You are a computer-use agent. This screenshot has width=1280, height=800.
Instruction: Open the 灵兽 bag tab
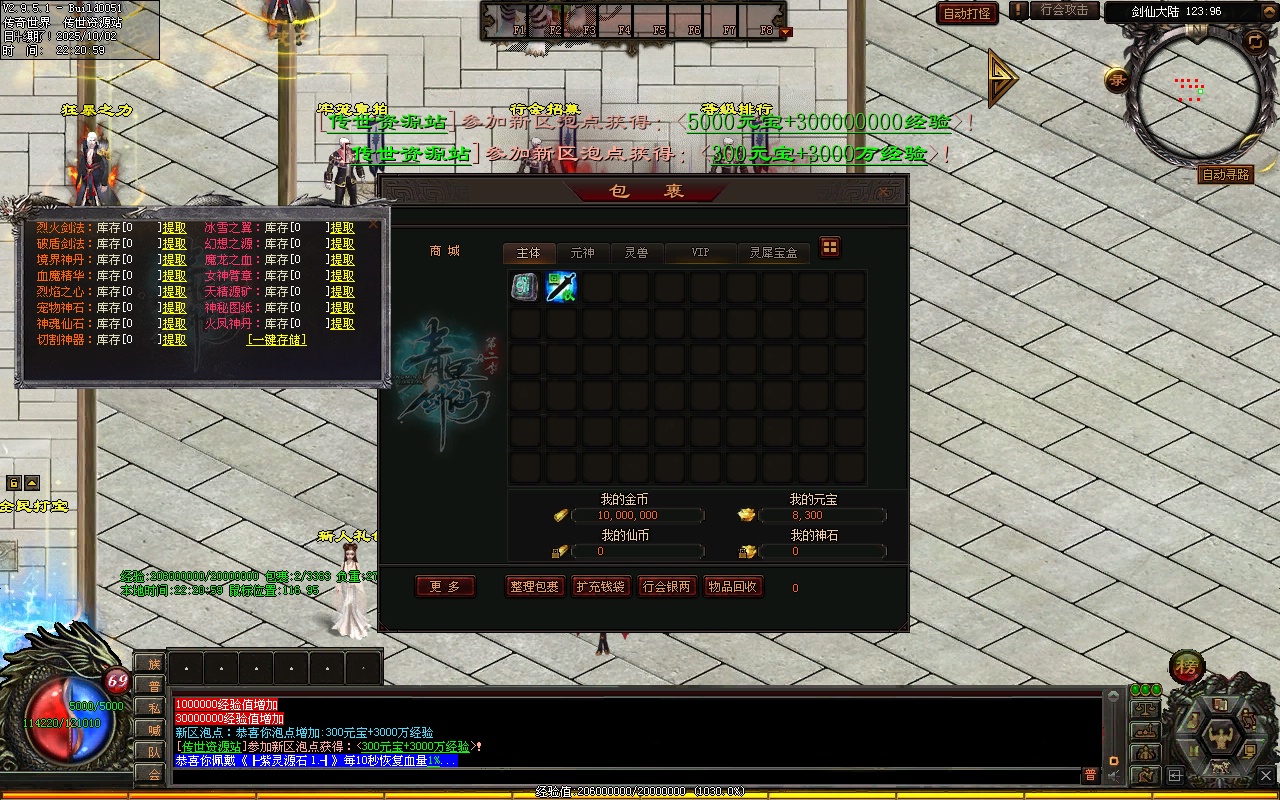tap(636, 253)
